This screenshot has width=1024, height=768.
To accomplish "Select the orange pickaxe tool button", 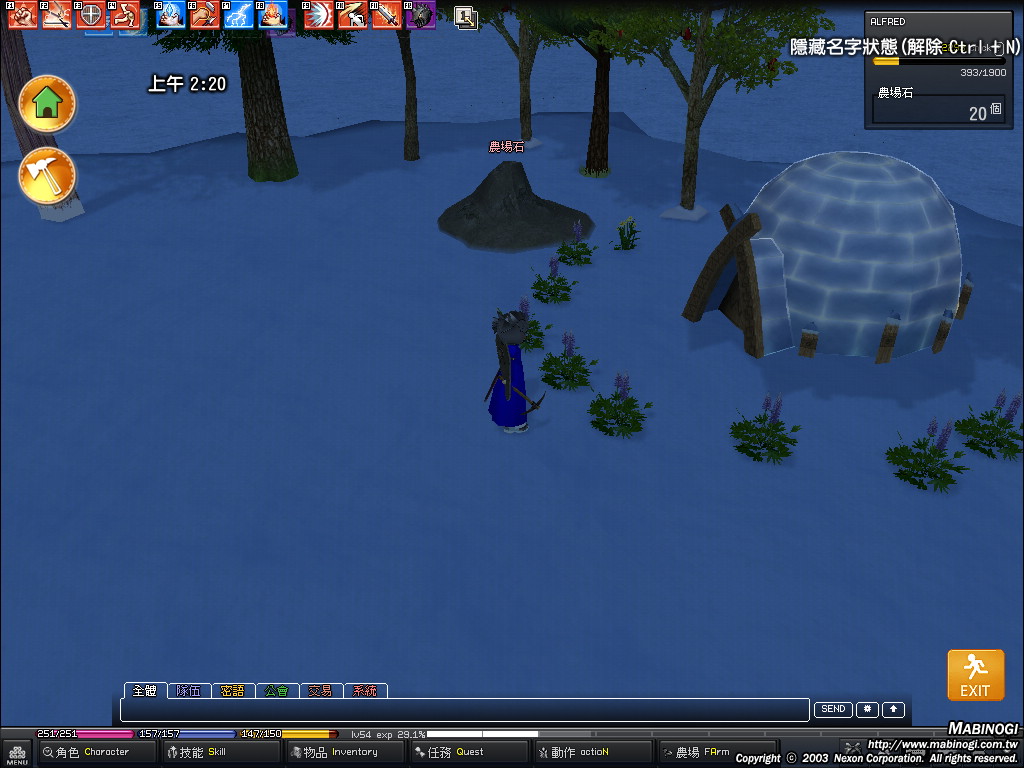I will (47, 176).
